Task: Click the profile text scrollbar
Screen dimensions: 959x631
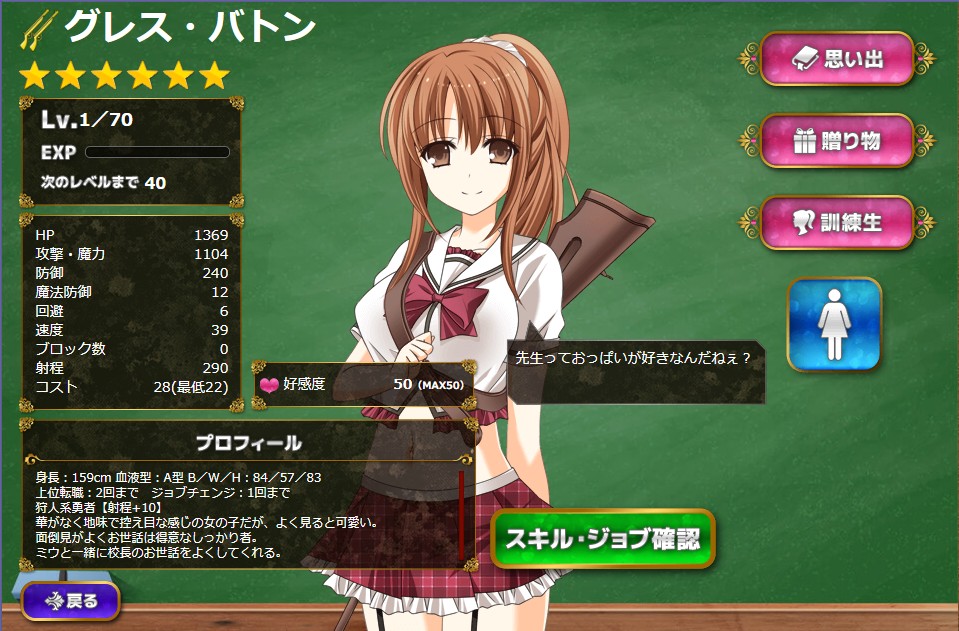Action: [x=461, y=516]
